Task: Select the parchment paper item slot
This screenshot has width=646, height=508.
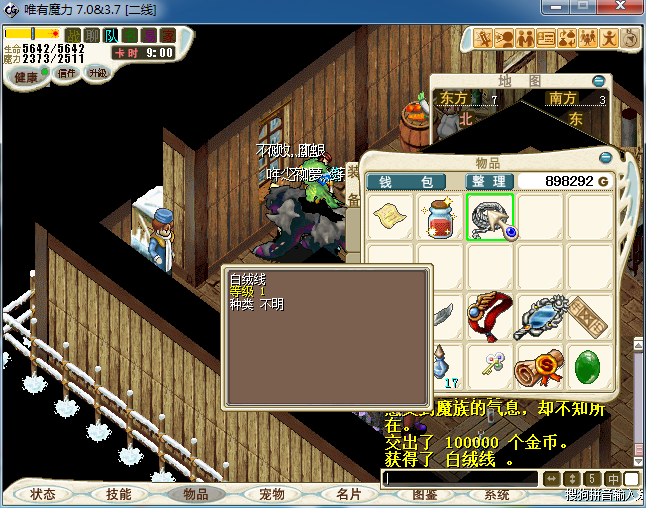Action: (x=390, y=217)
